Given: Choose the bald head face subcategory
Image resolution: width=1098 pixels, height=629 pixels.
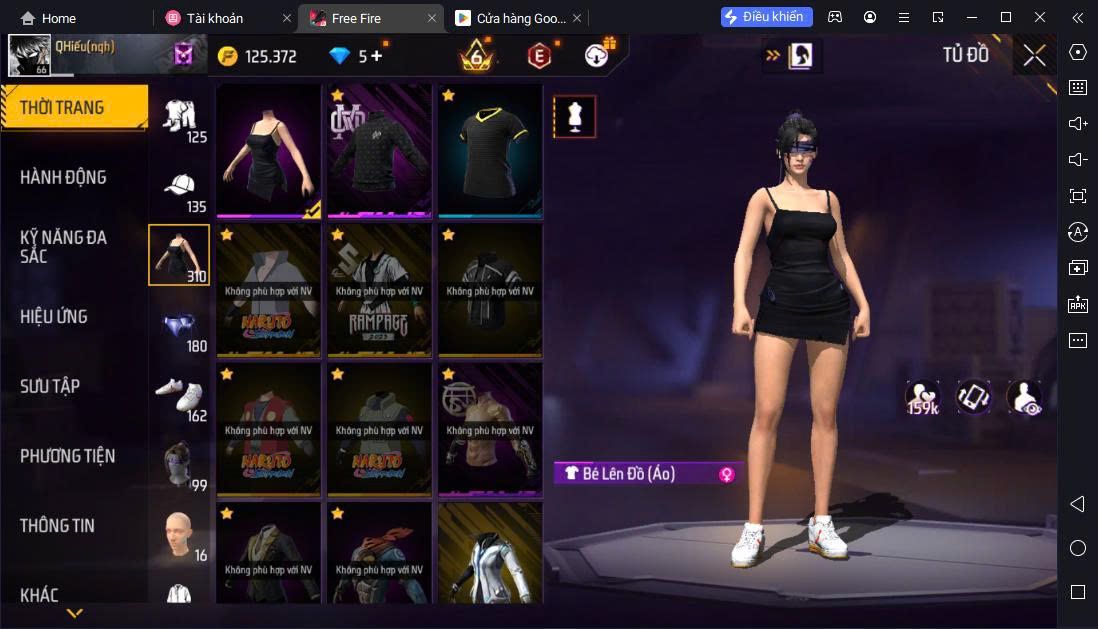Looking at the screenshot, I should [x=179, y=535].
